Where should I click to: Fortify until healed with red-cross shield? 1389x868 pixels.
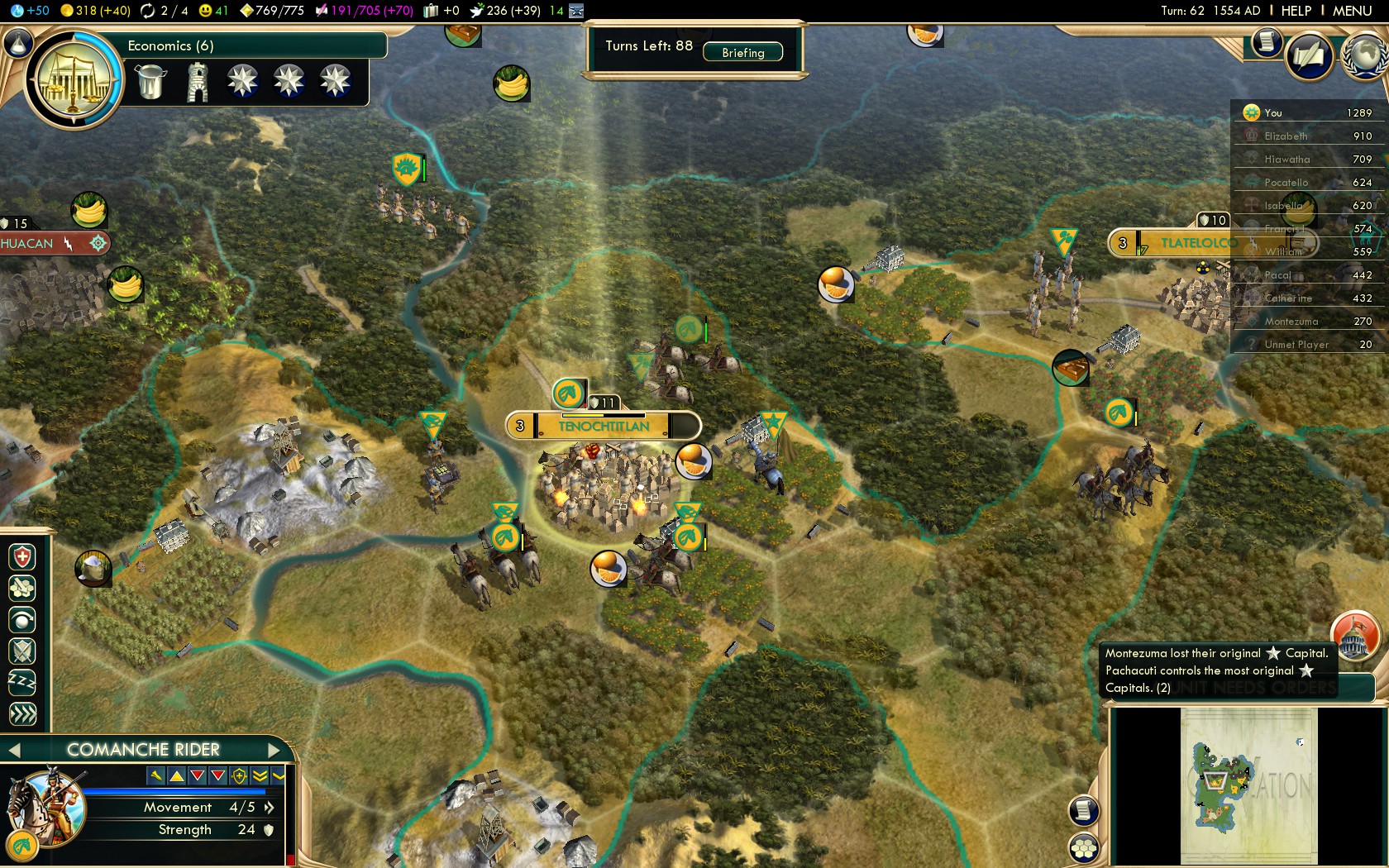pyautogui.click(x=22, y=557)
